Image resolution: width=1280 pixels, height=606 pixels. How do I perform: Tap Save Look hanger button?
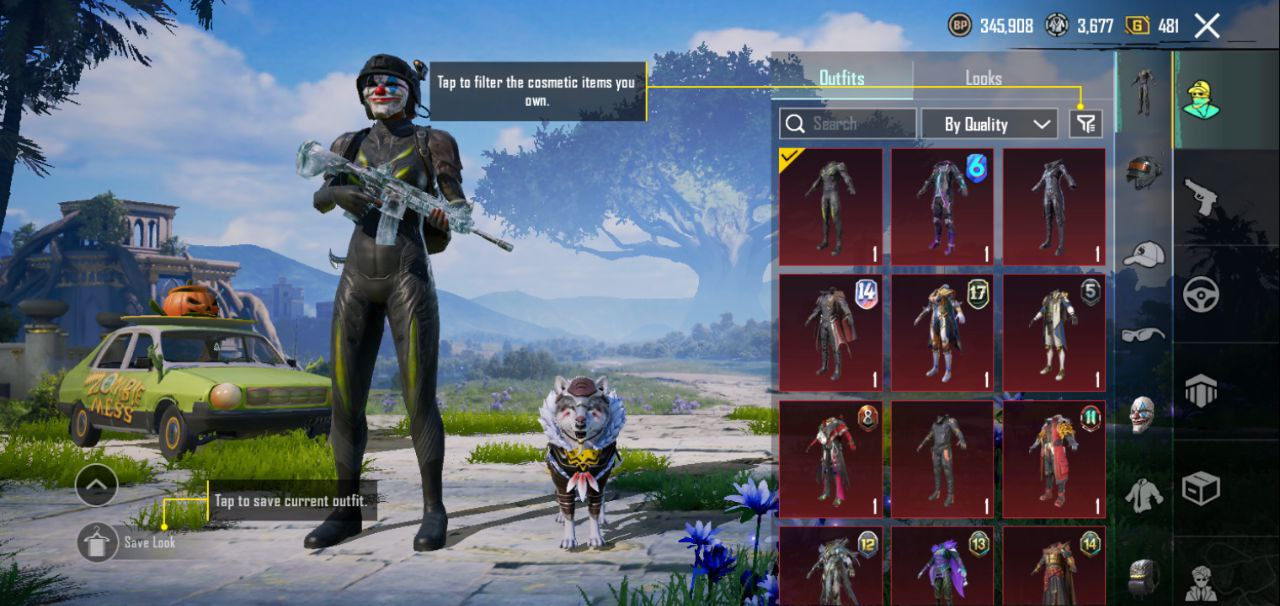tap(98, 542)
